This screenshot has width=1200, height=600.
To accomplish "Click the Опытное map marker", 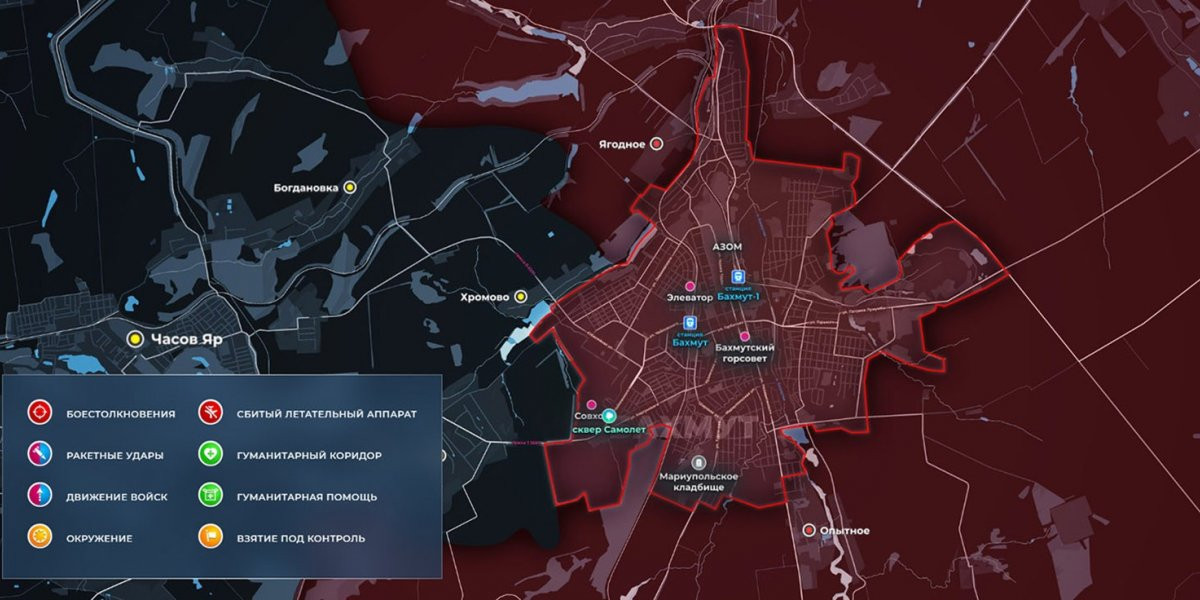I will (x=808, y=530).
